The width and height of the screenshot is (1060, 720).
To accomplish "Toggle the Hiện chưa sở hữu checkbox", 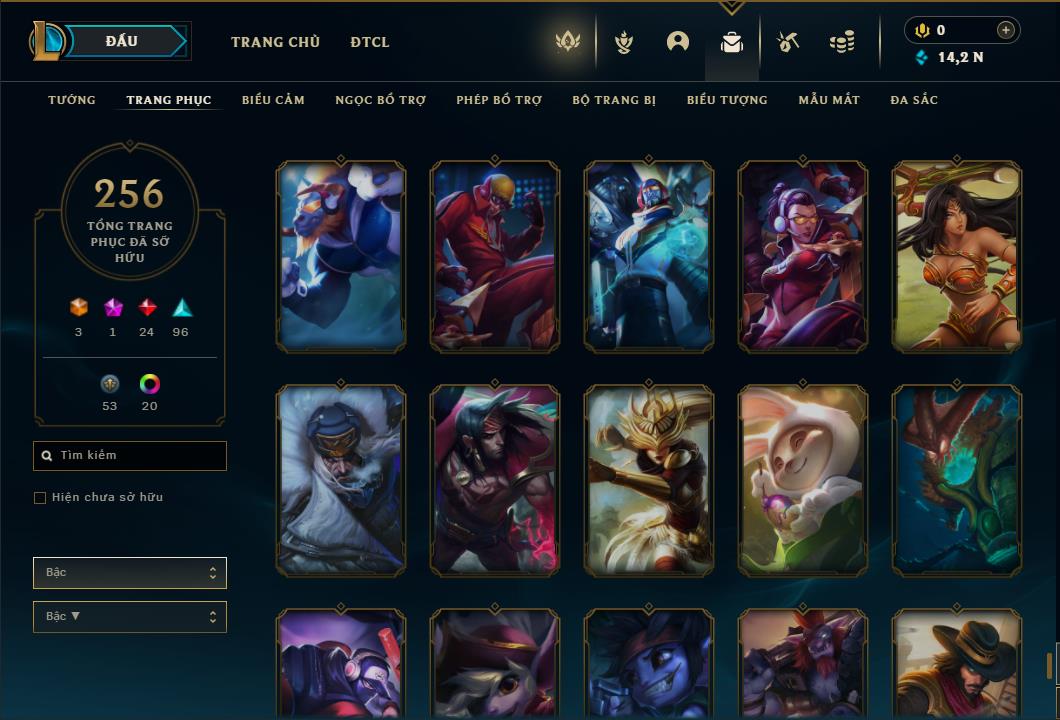I will pos(40,498).
